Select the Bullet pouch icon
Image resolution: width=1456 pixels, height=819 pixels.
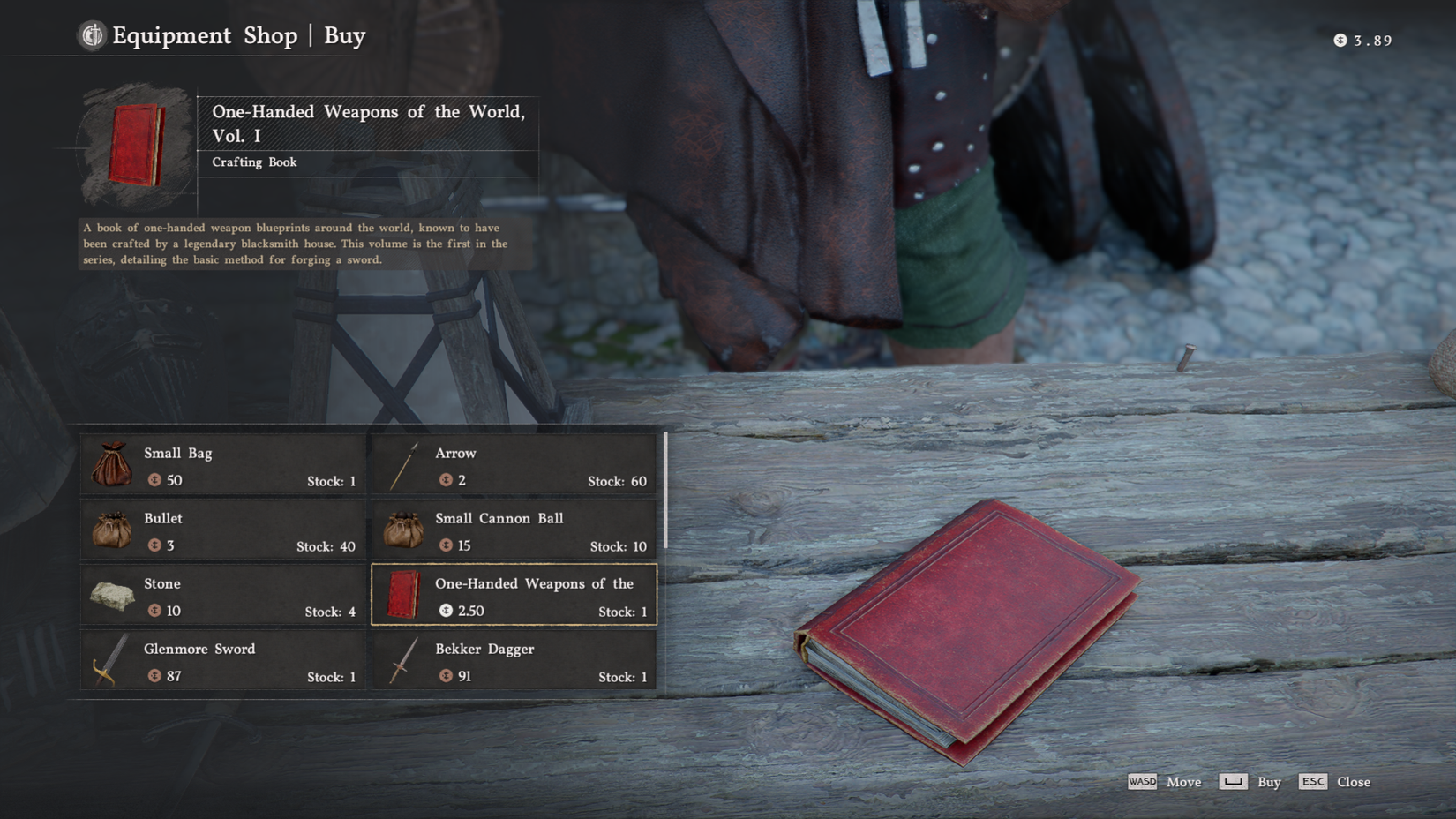point(111,530)
